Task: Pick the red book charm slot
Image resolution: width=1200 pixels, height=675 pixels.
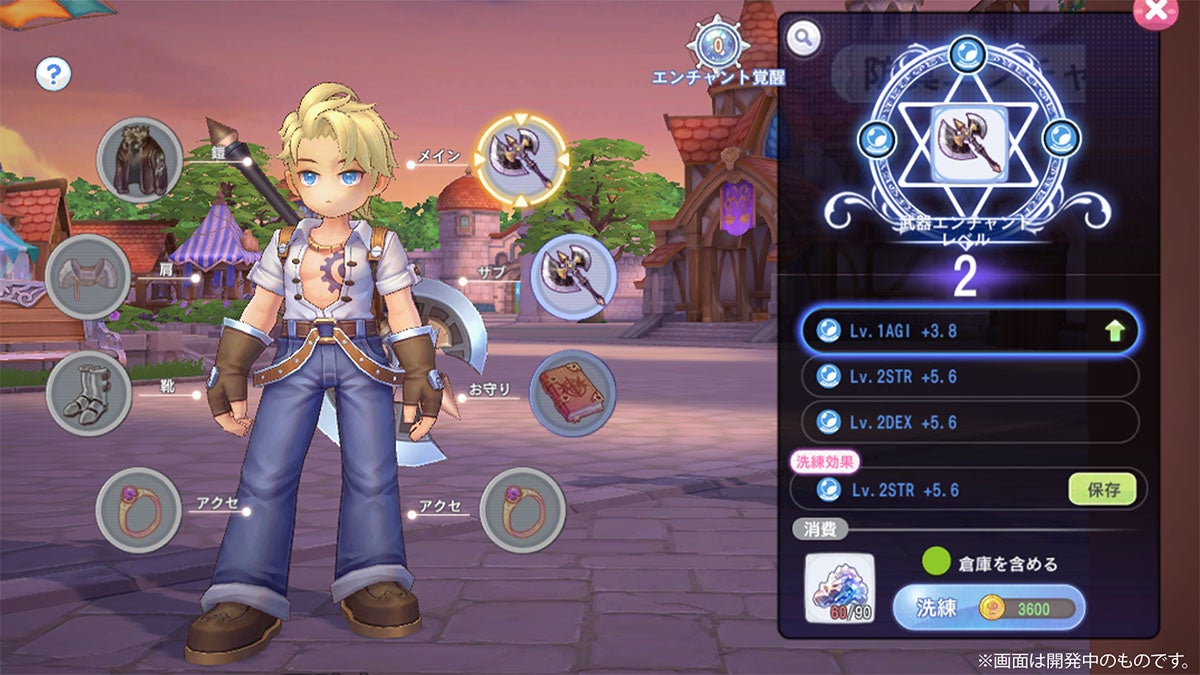Action: pyautogui.click(x=572, y=393)
